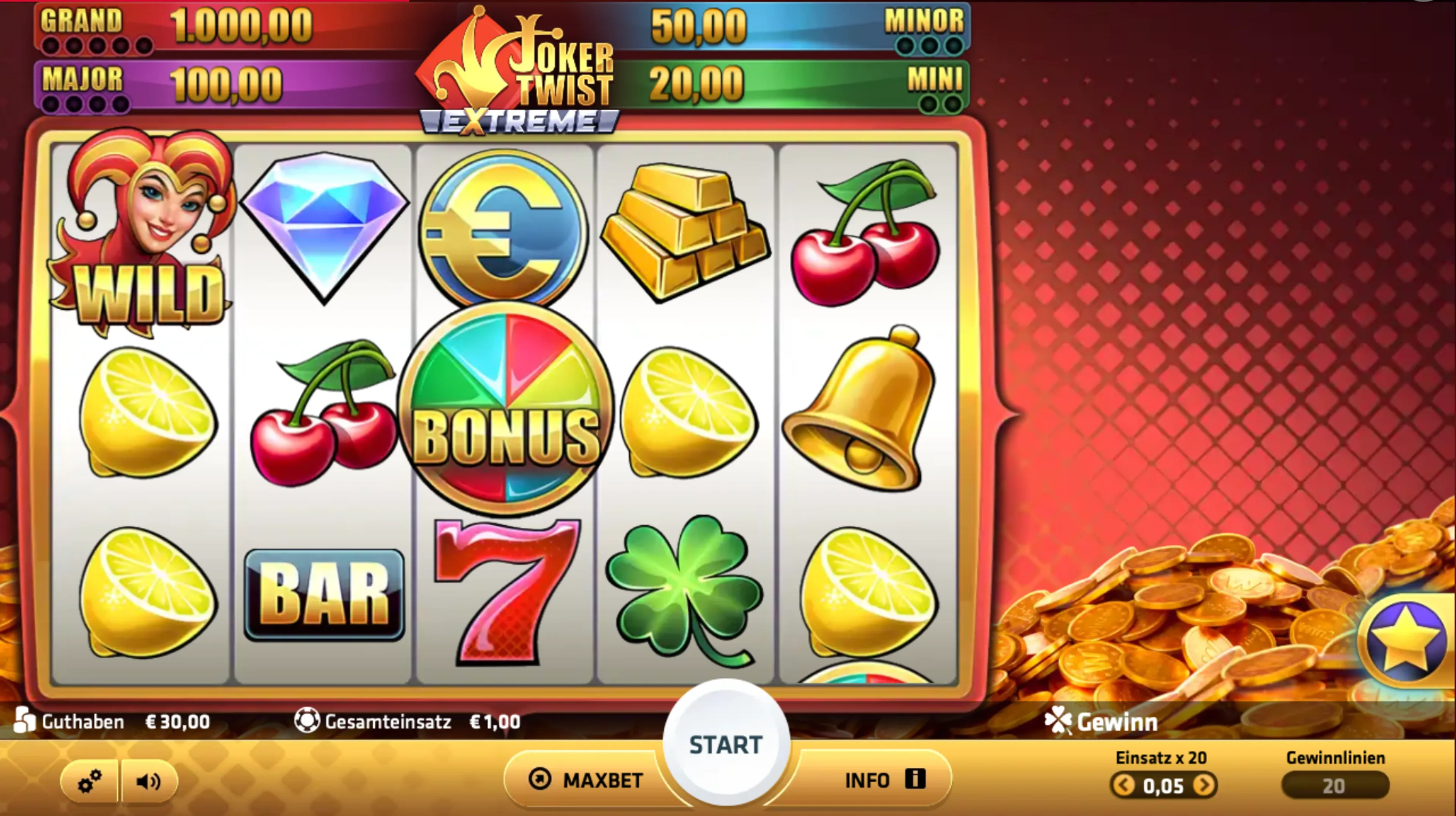Open the INFO paytable
Image resolution: width=1456 pixels, height=816 pixels.
(x=884, y=780)
